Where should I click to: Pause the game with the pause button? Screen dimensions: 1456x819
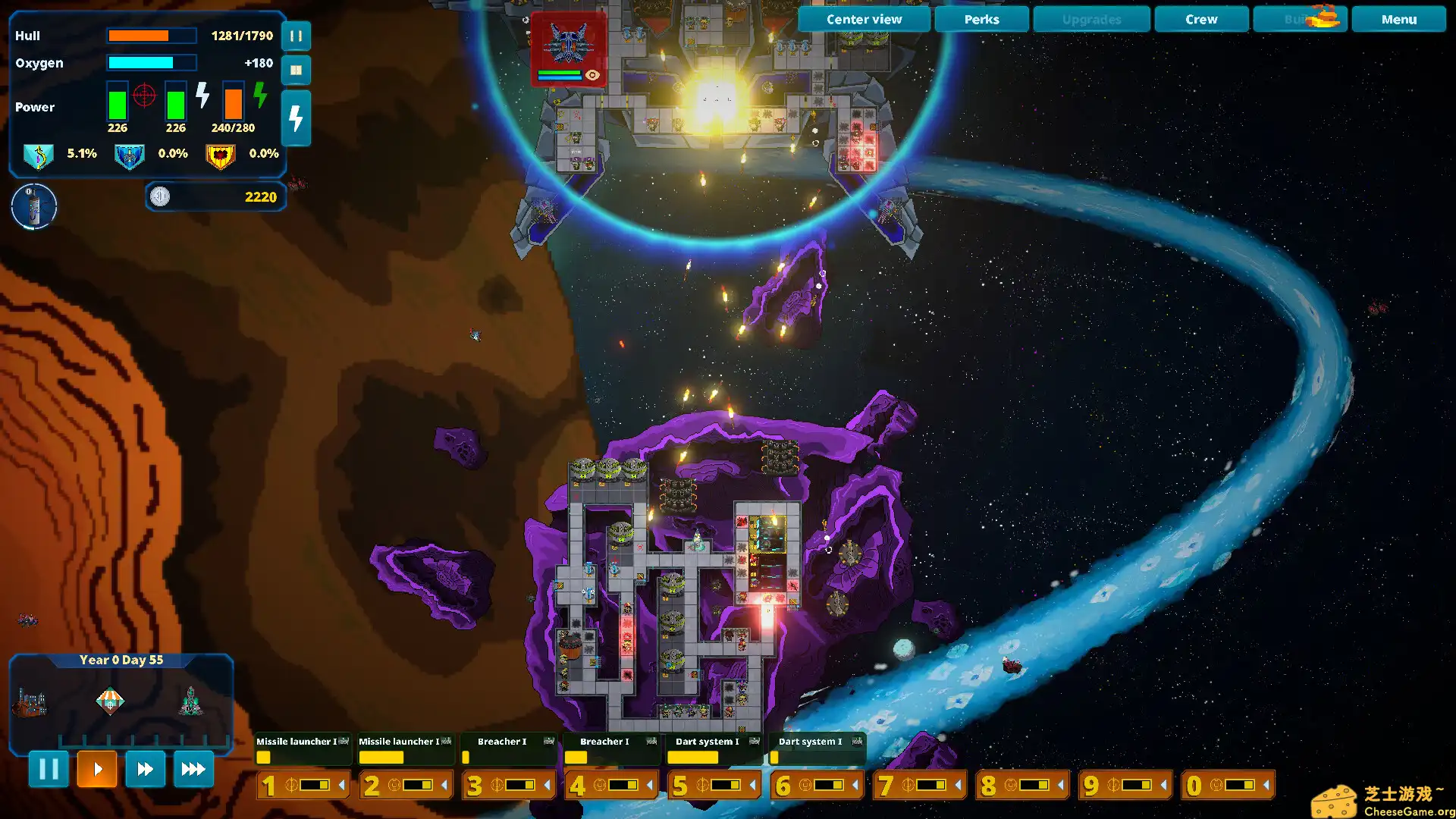tap(49, 769)
